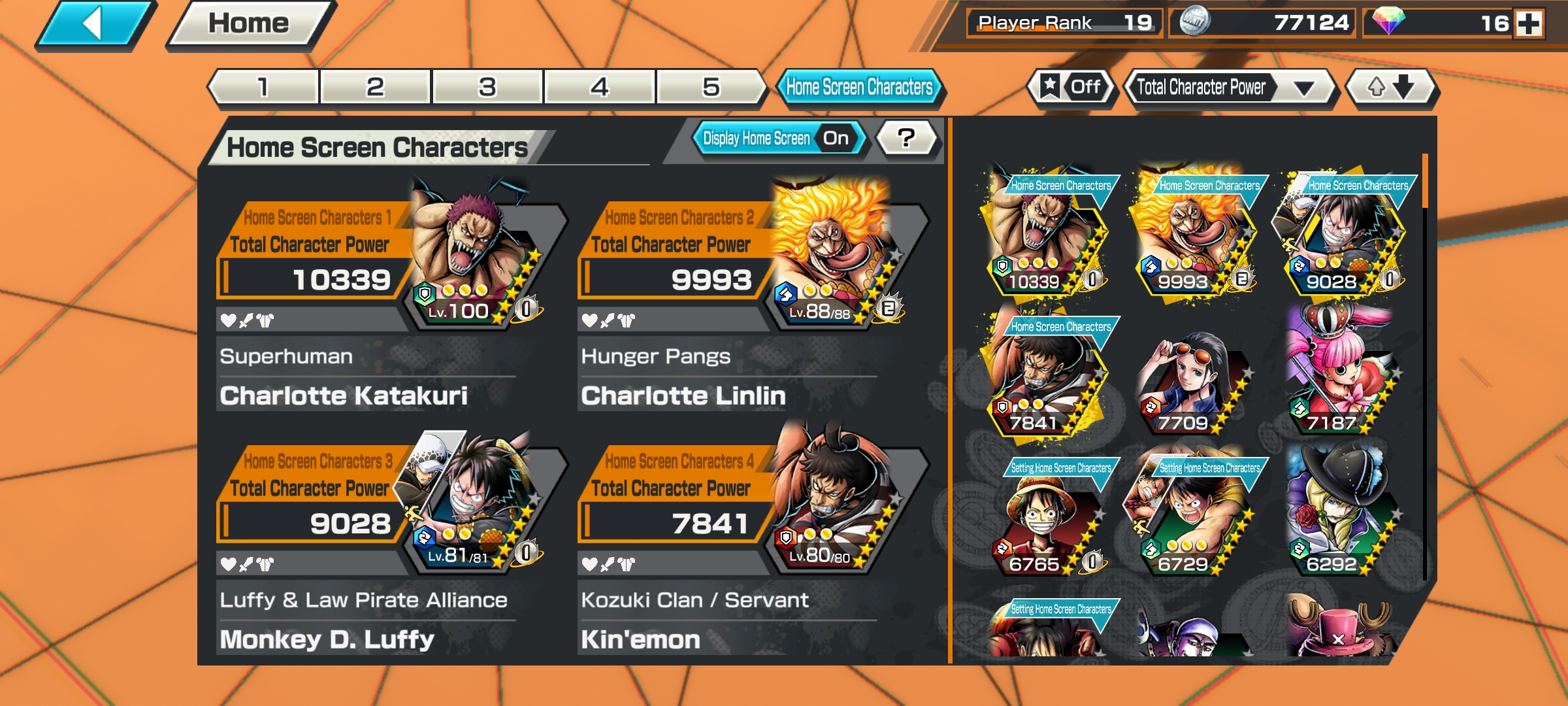Toggle Display Home Screen off

pos(834,137)
